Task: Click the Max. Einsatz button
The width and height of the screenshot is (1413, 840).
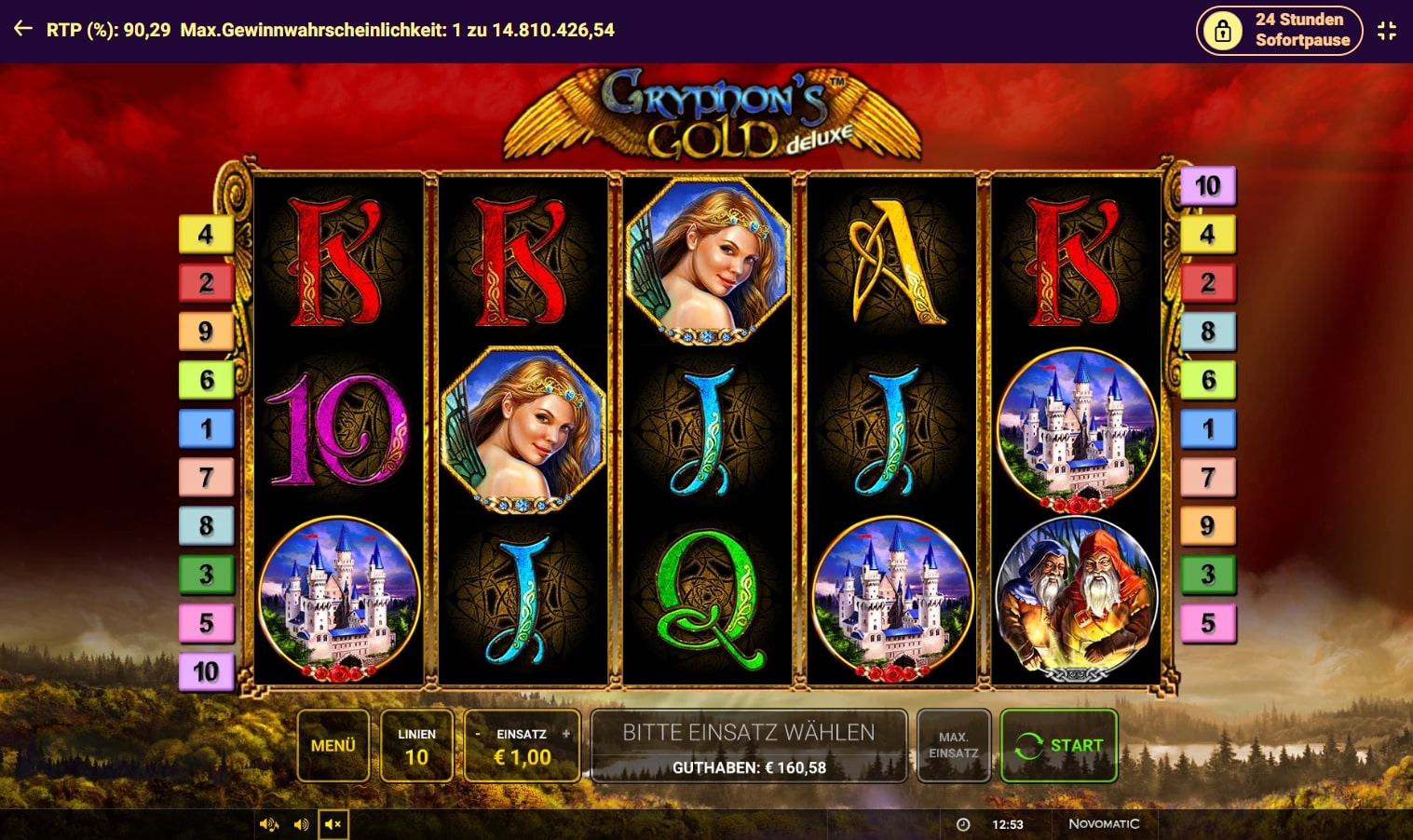Action: pyautogui.click(x=953, y=745)
